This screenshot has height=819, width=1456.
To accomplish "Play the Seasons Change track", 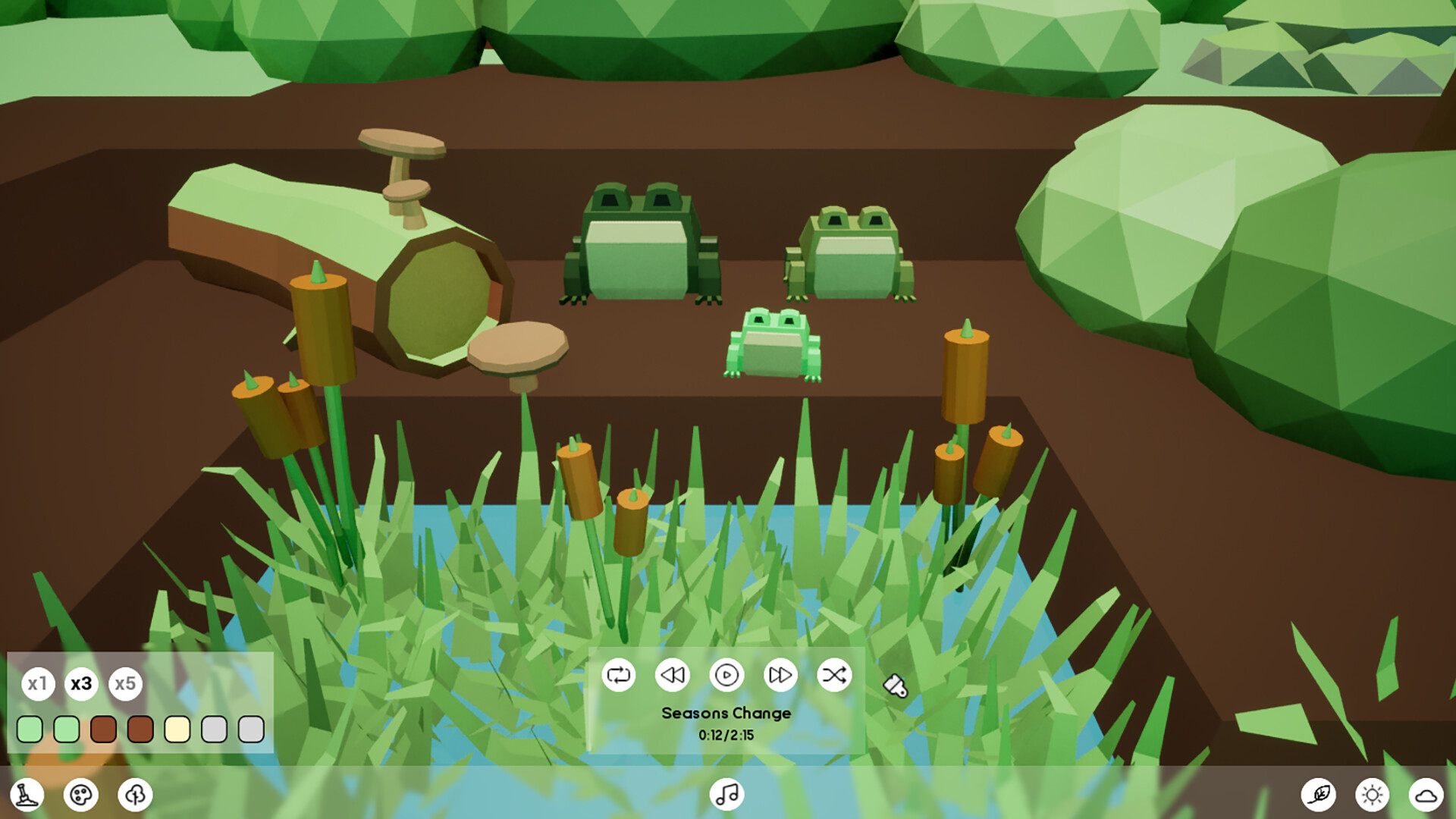I will coord(726,673).
